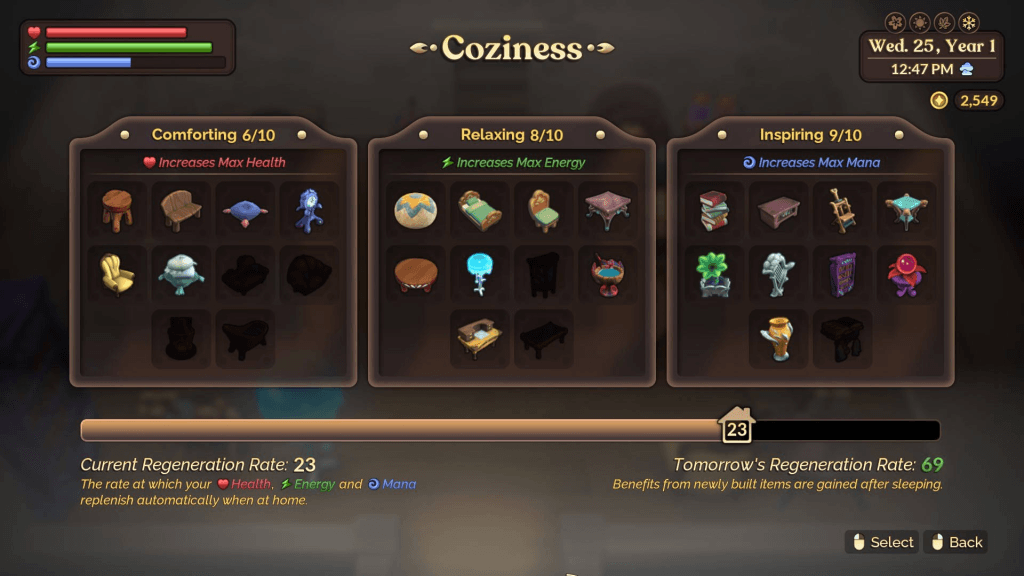The width and height of the screenshot is (1024, 576).
Task: Select the glowing blue jellyfish lamp
Action: [480, 274]
